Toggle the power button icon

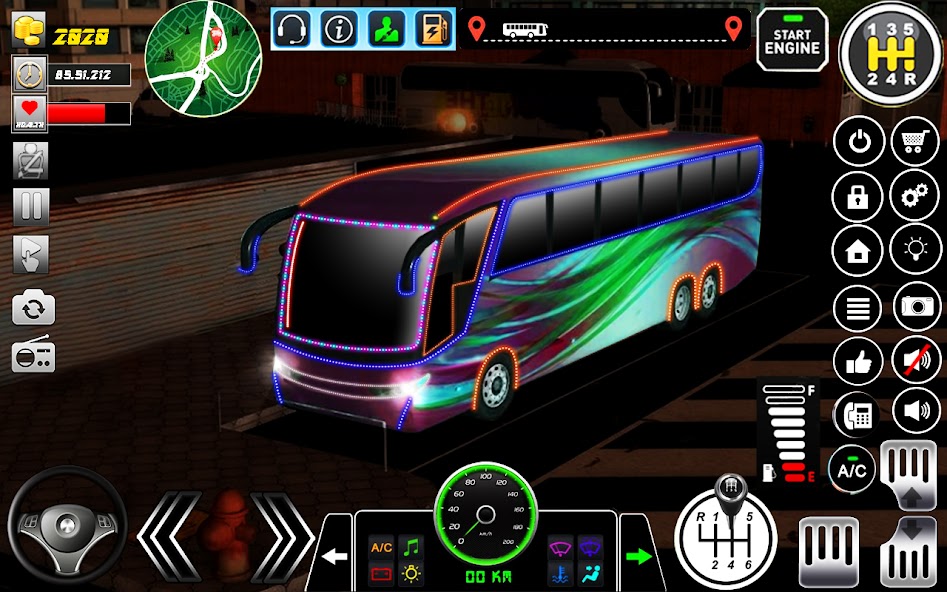click(x=858, y=142)
